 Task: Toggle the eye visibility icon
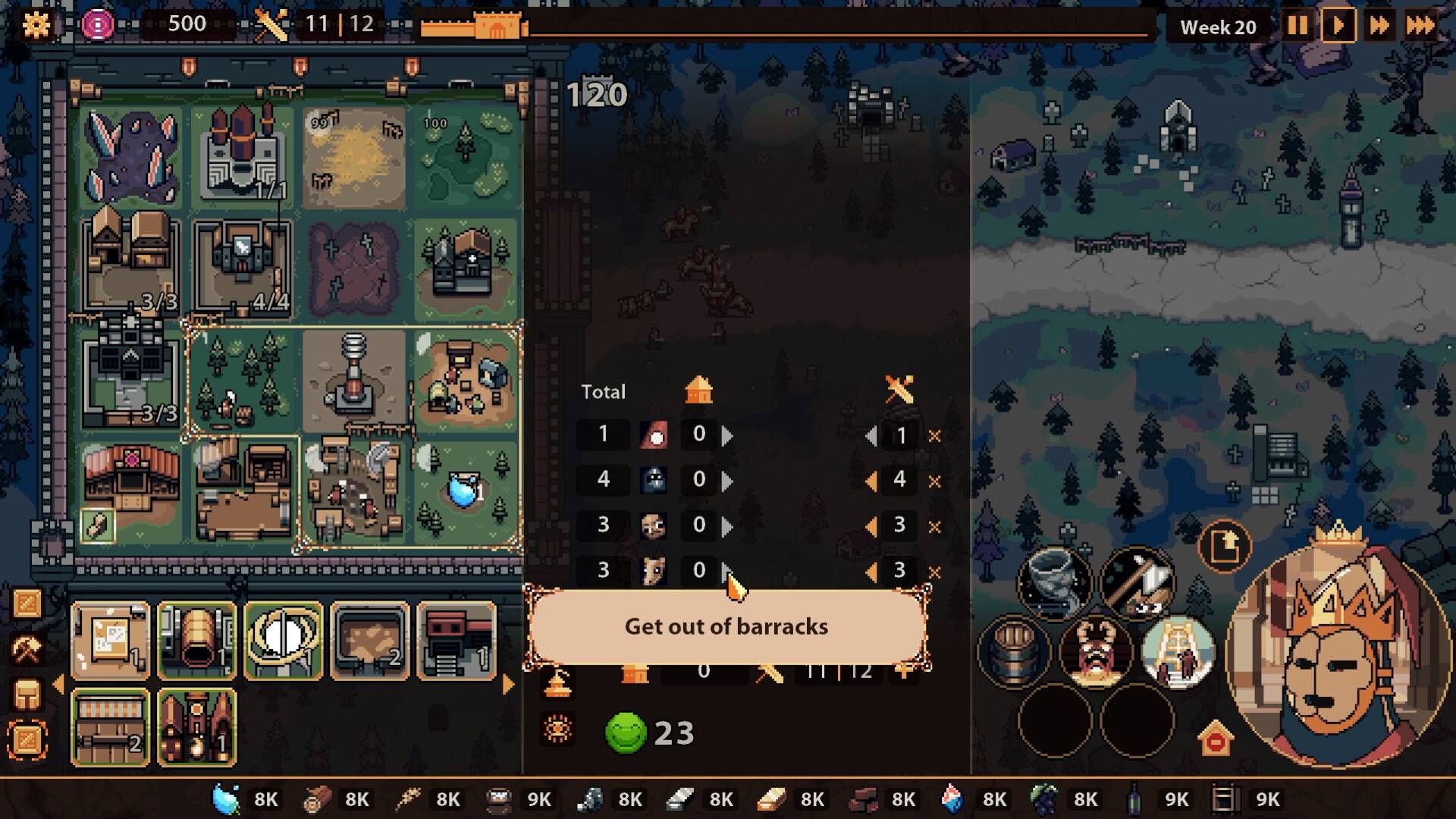(x=557, y=730)
